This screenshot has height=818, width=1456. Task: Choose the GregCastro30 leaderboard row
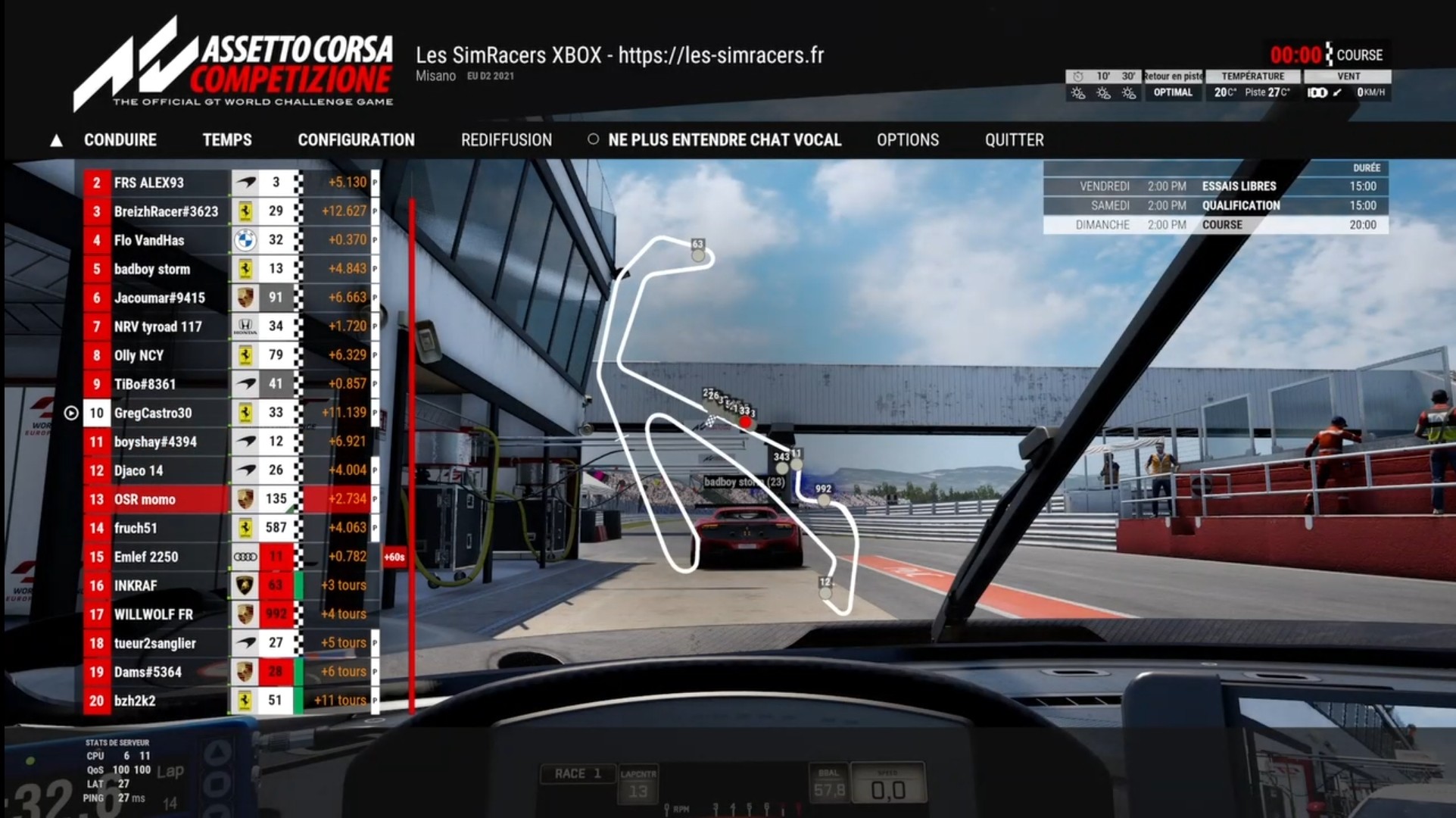coord(153,413)
